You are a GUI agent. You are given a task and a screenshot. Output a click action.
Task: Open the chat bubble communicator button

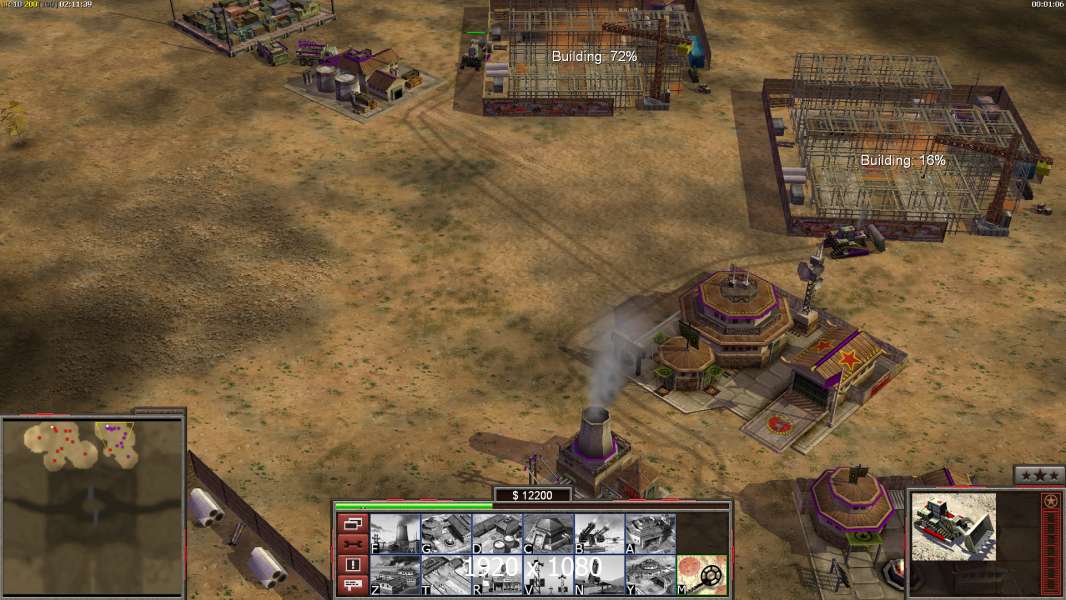coord(352,586)
